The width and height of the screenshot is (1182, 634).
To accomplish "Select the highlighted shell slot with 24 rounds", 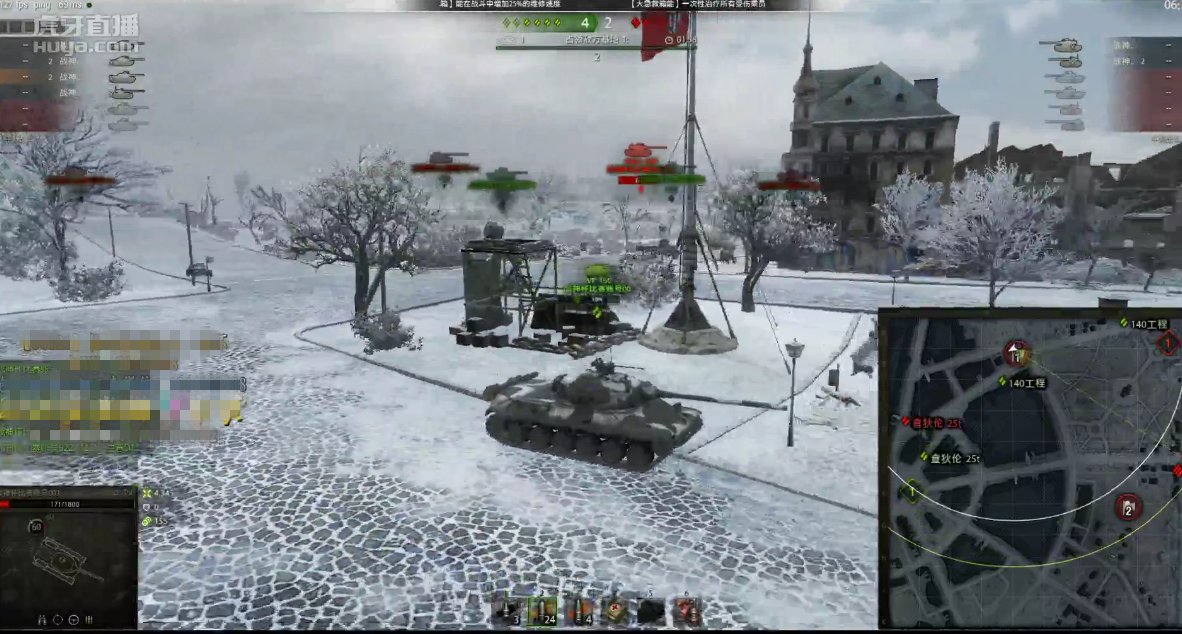I will (541, 611).
